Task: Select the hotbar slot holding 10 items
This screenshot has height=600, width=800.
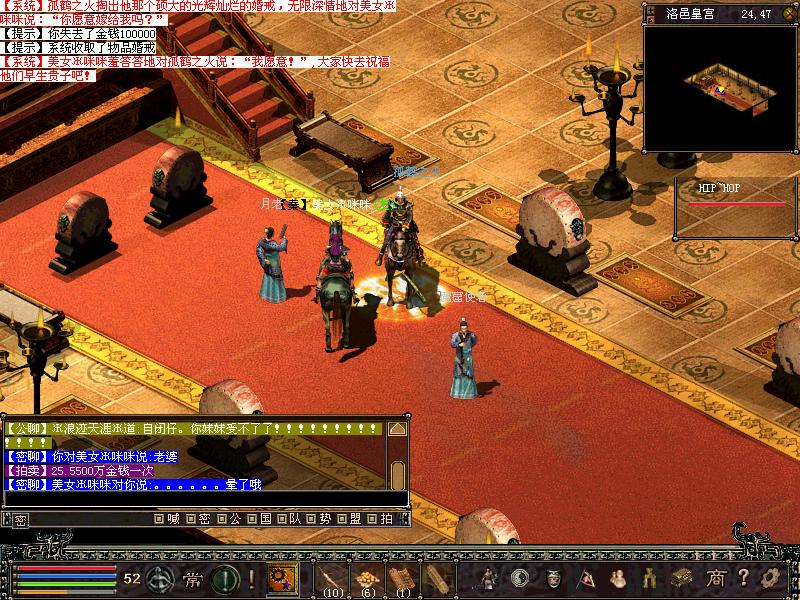Action: click(x=330, y=577)
